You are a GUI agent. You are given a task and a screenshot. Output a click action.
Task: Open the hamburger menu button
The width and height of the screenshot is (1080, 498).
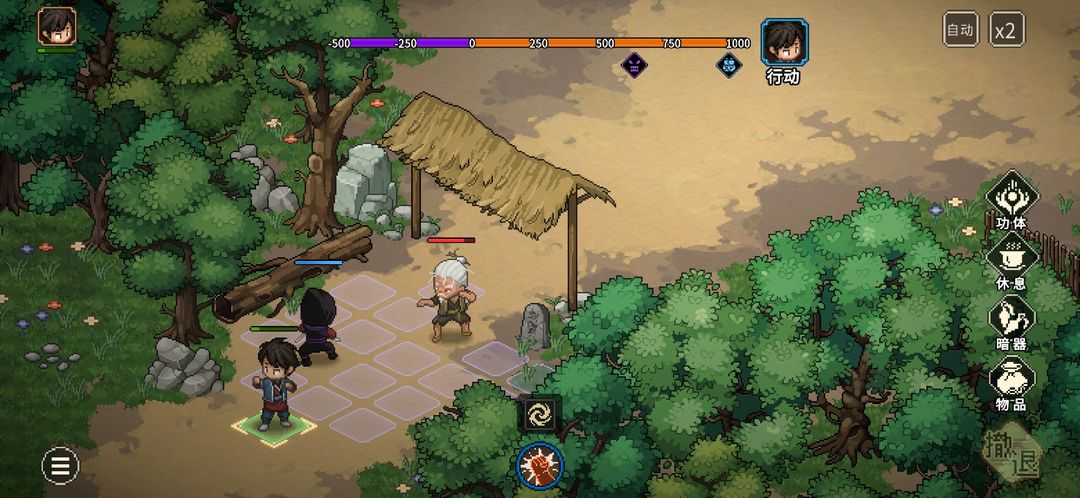point(60,465)
